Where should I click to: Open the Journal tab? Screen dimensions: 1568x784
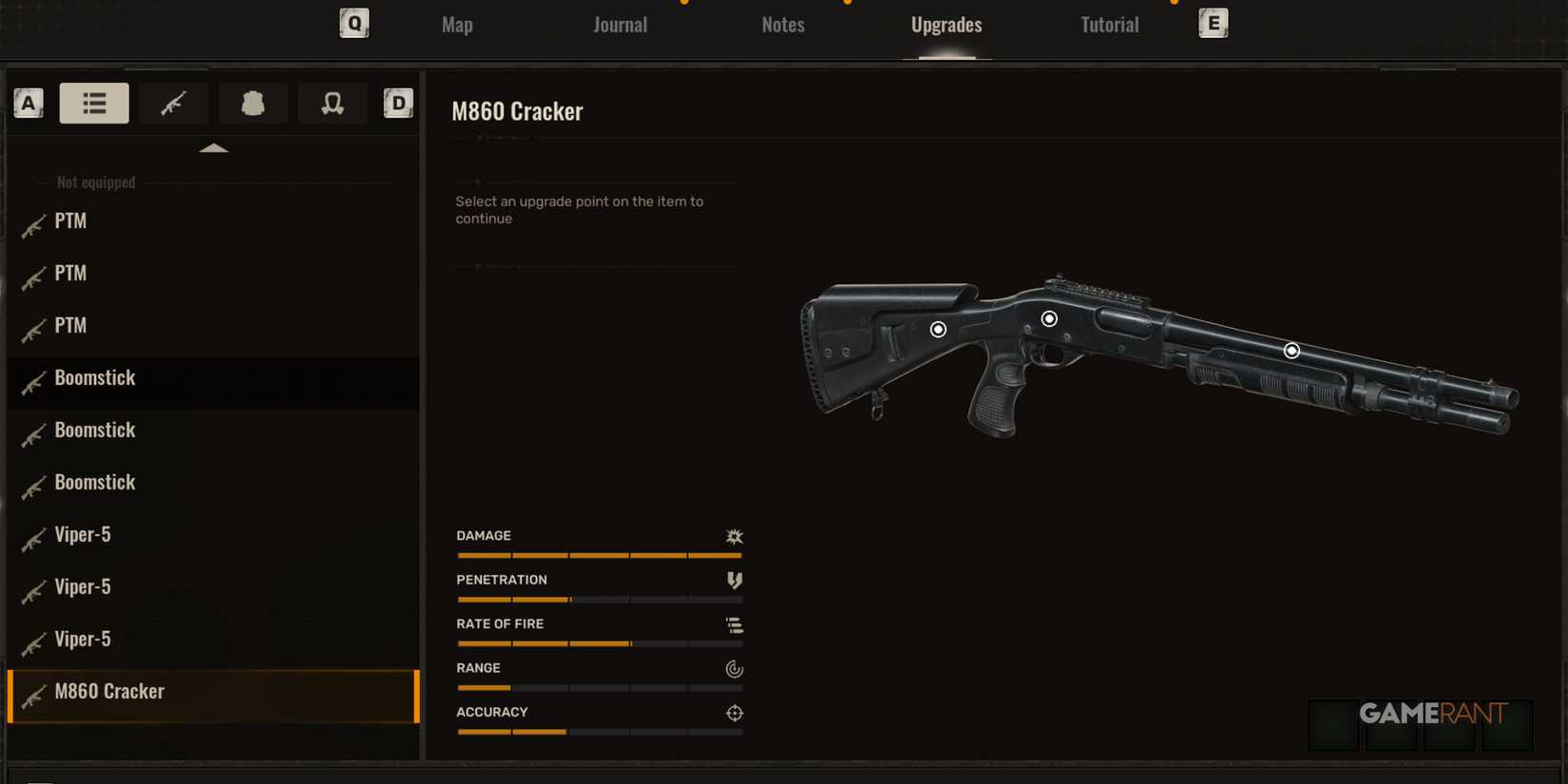pos(620,25)
